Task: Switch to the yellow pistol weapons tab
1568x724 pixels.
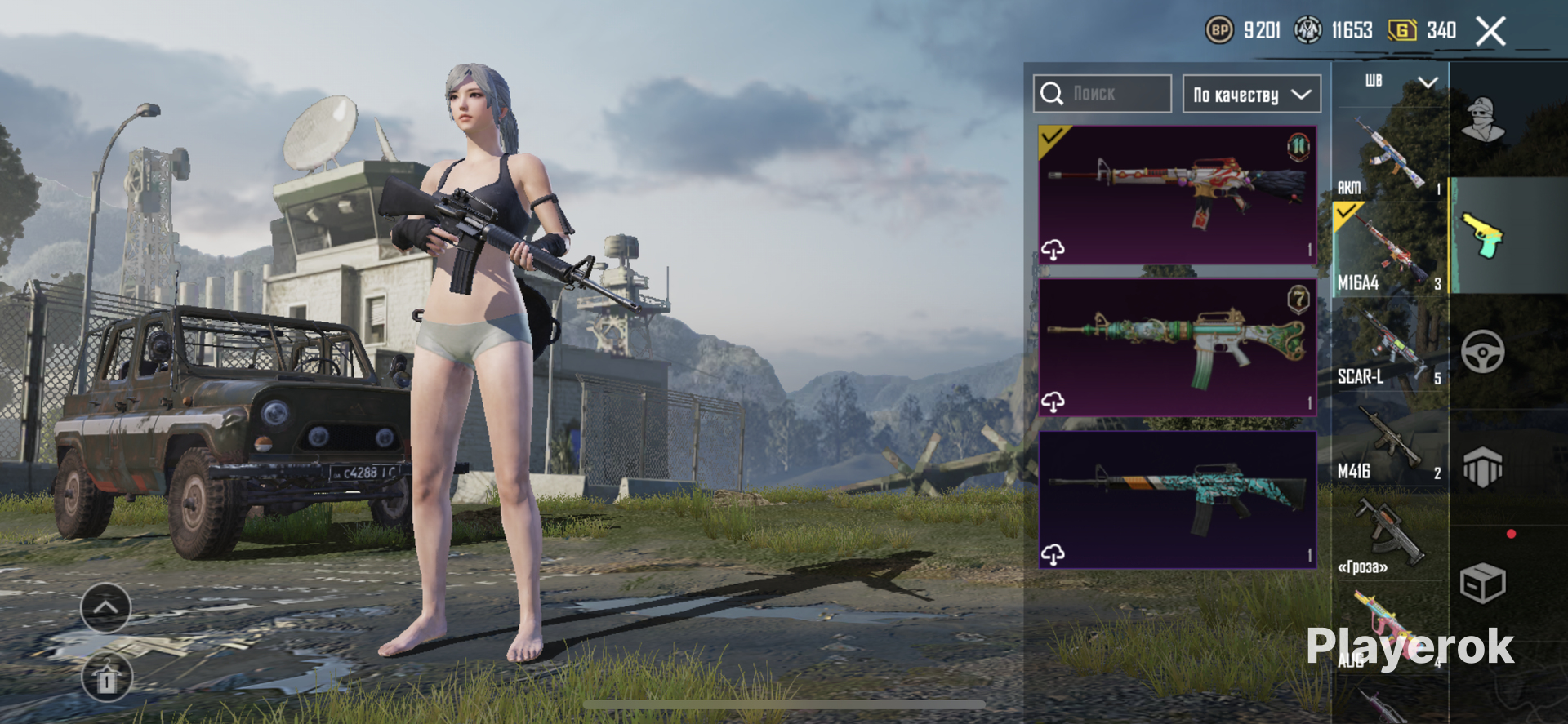Action: [1482, 235]
